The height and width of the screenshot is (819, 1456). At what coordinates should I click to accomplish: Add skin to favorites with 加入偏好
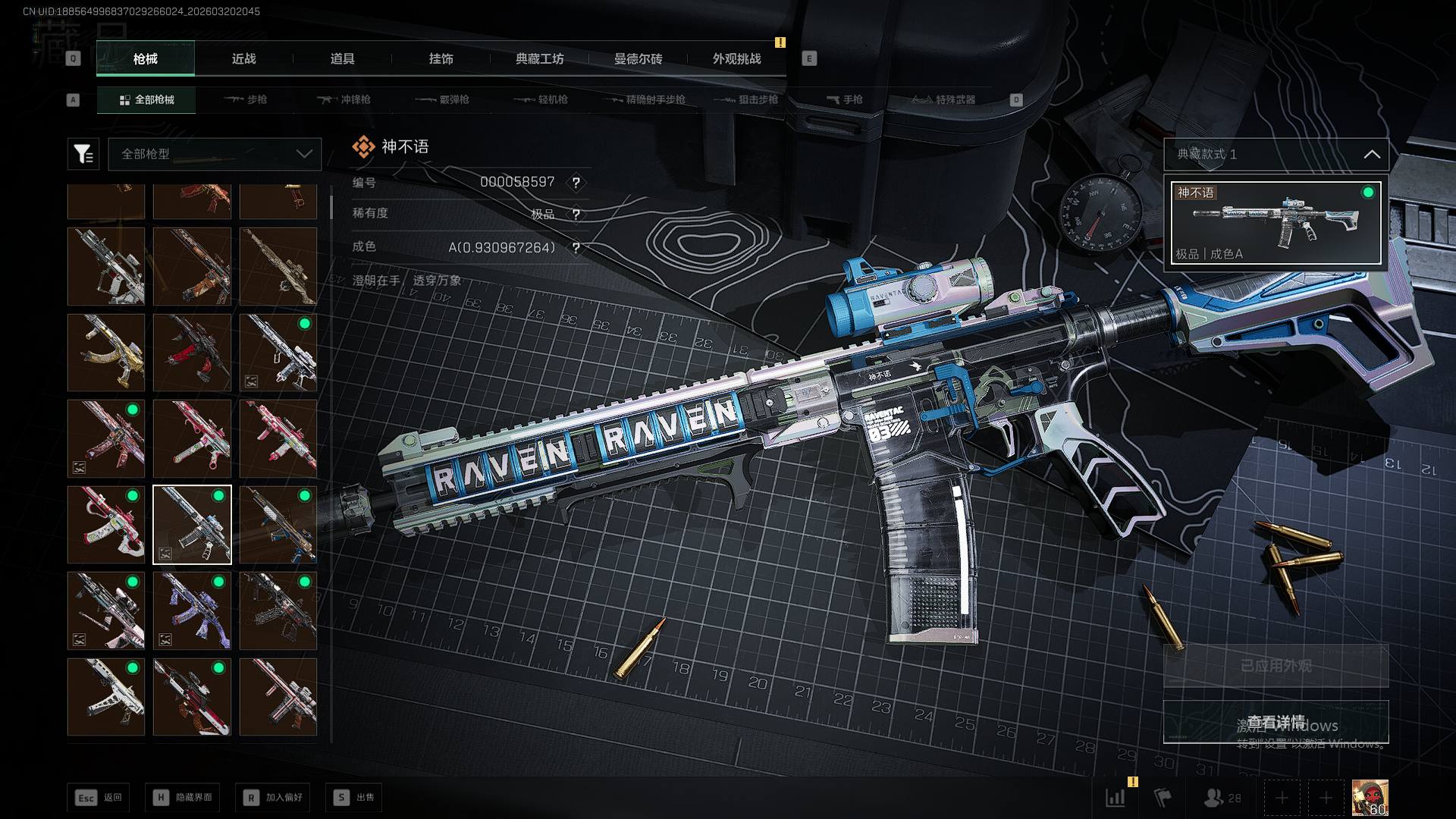click(273, 798)
